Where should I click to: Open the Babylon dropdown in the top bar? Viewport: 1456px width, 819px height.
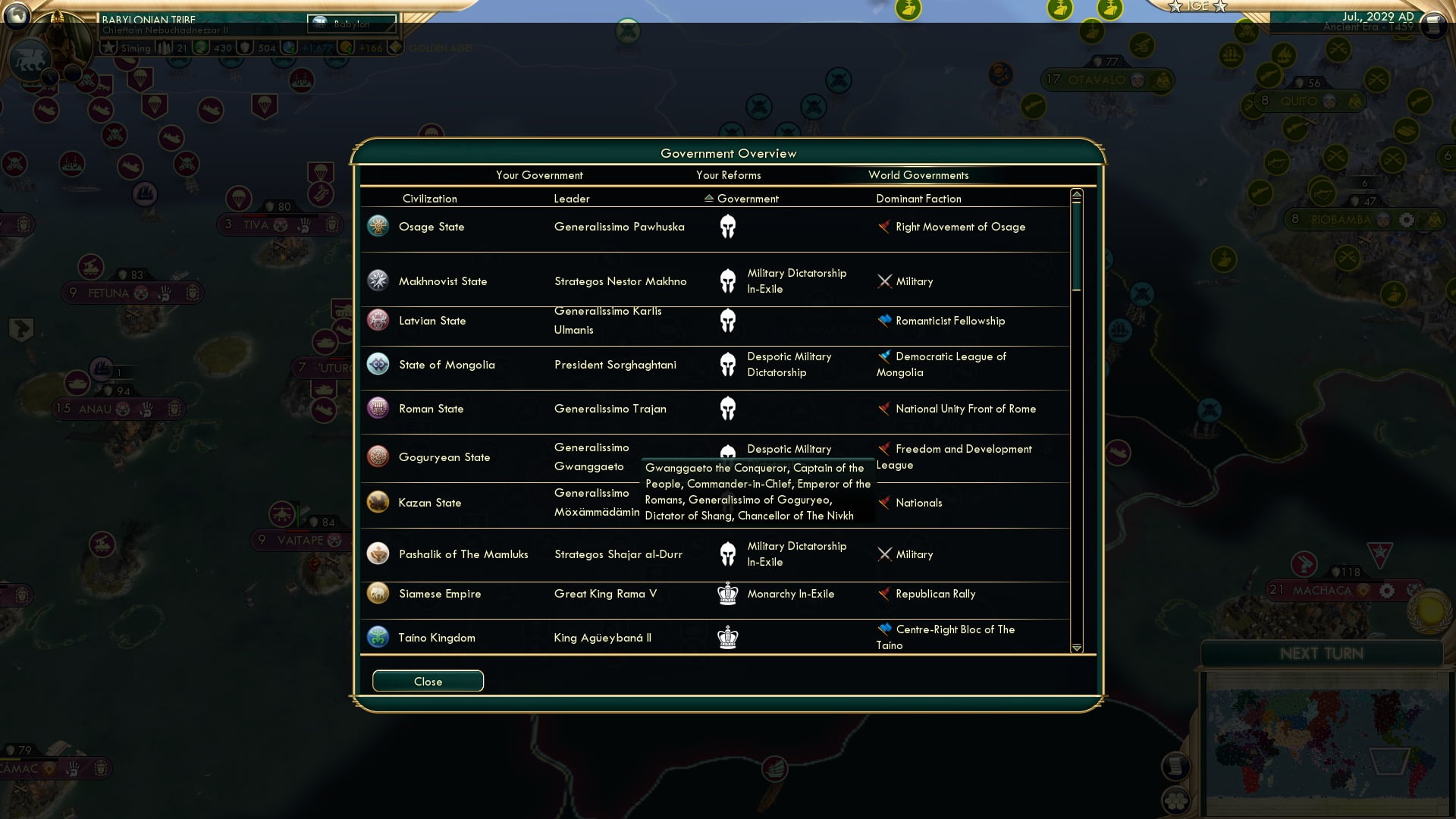[350, 24]
